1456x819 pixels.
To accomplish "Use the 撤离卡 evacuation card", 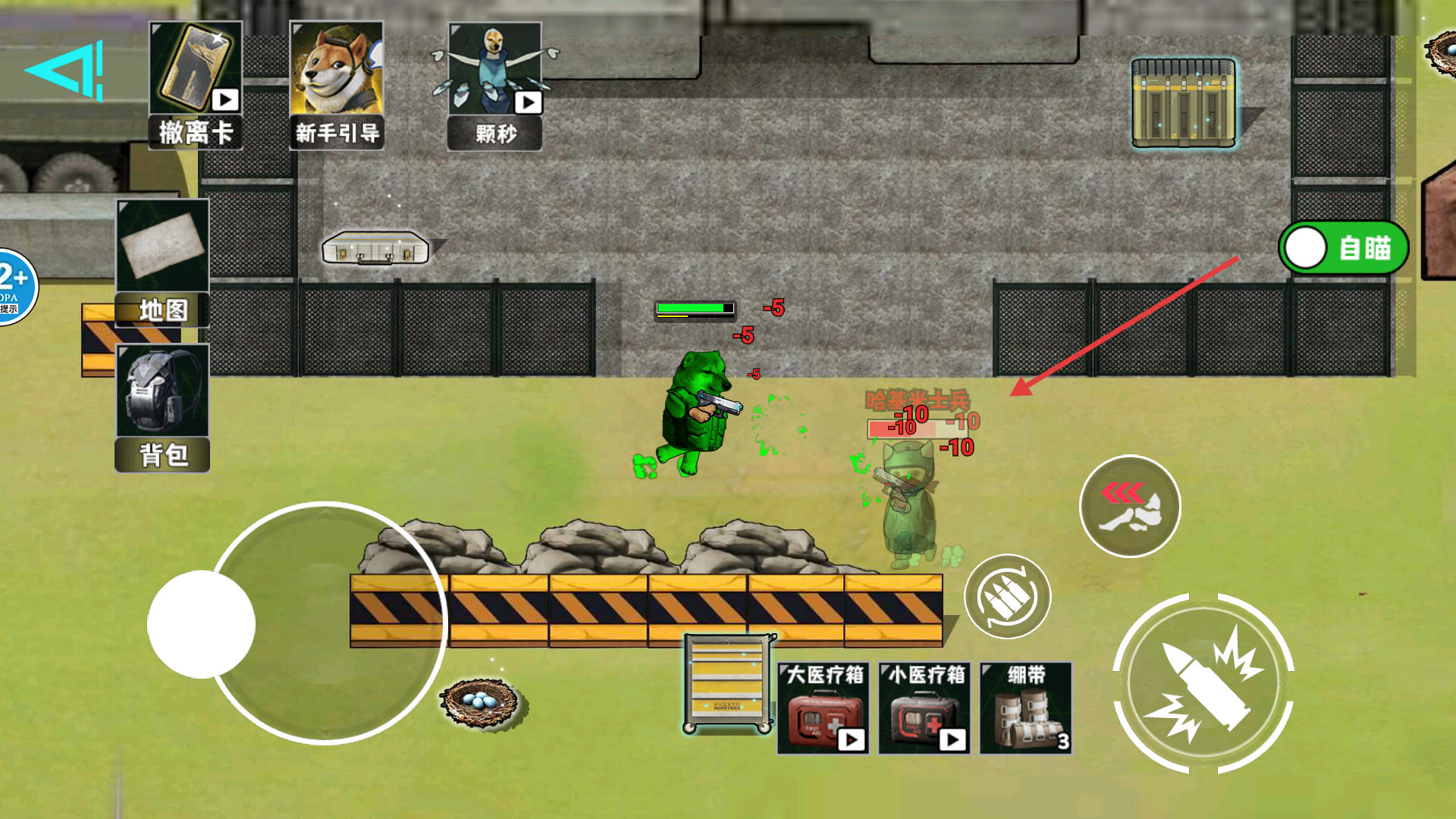I will [x=196, y=85].
